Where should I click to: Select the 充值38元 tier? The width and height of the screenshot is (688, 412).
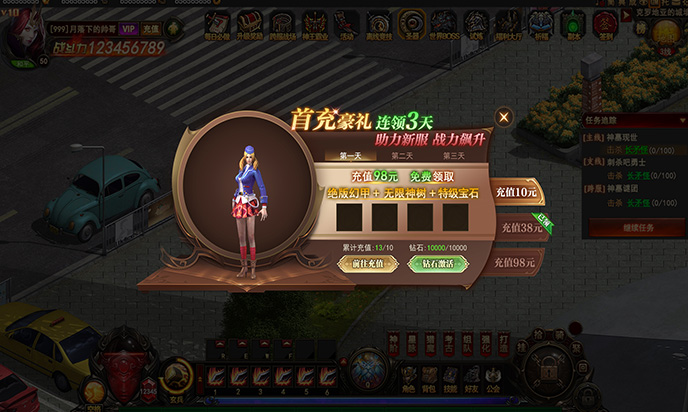[x=520, y=228]
